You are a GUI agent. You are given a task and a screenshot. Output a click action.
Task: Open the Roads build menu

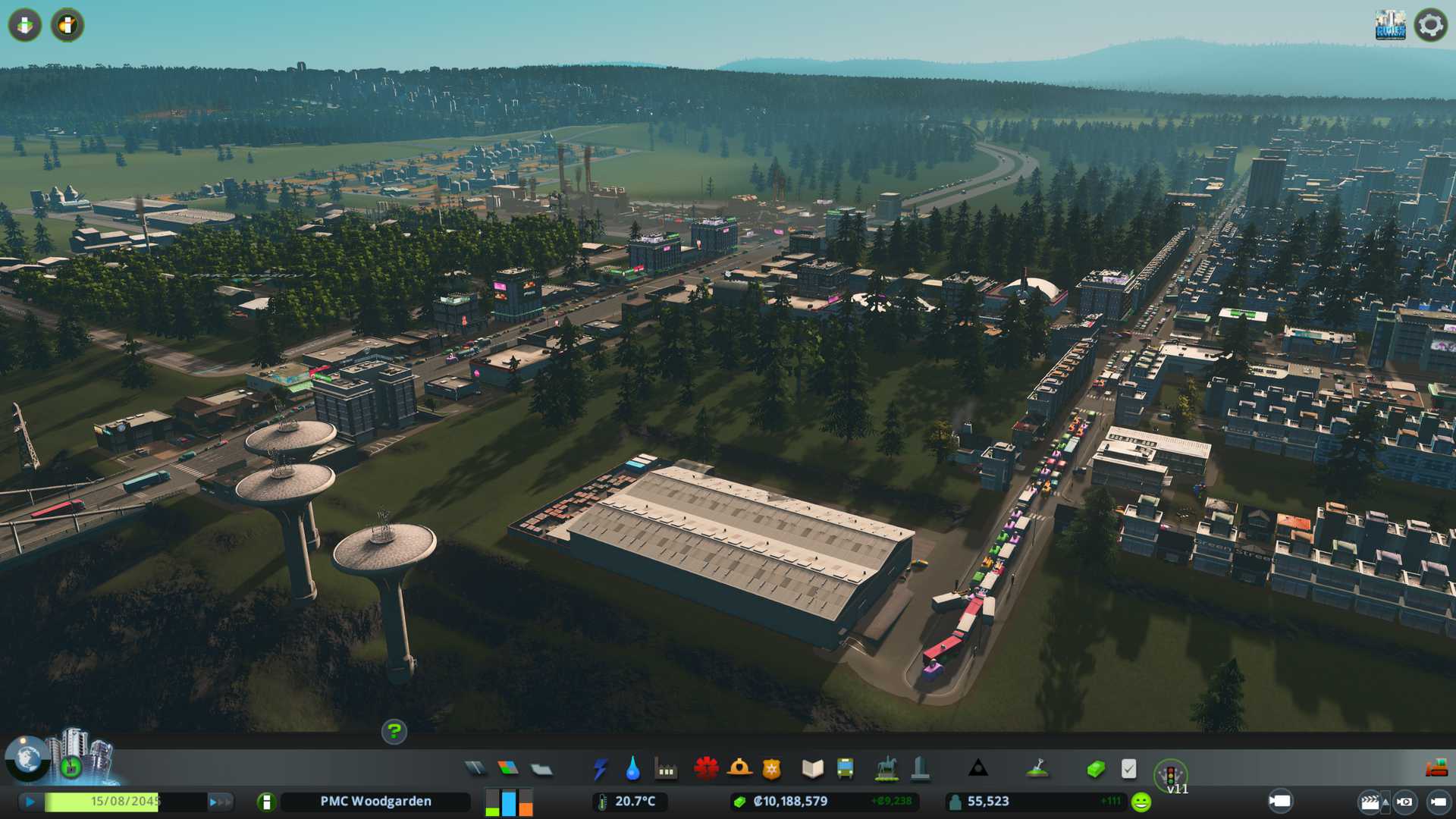coord(475,769)
